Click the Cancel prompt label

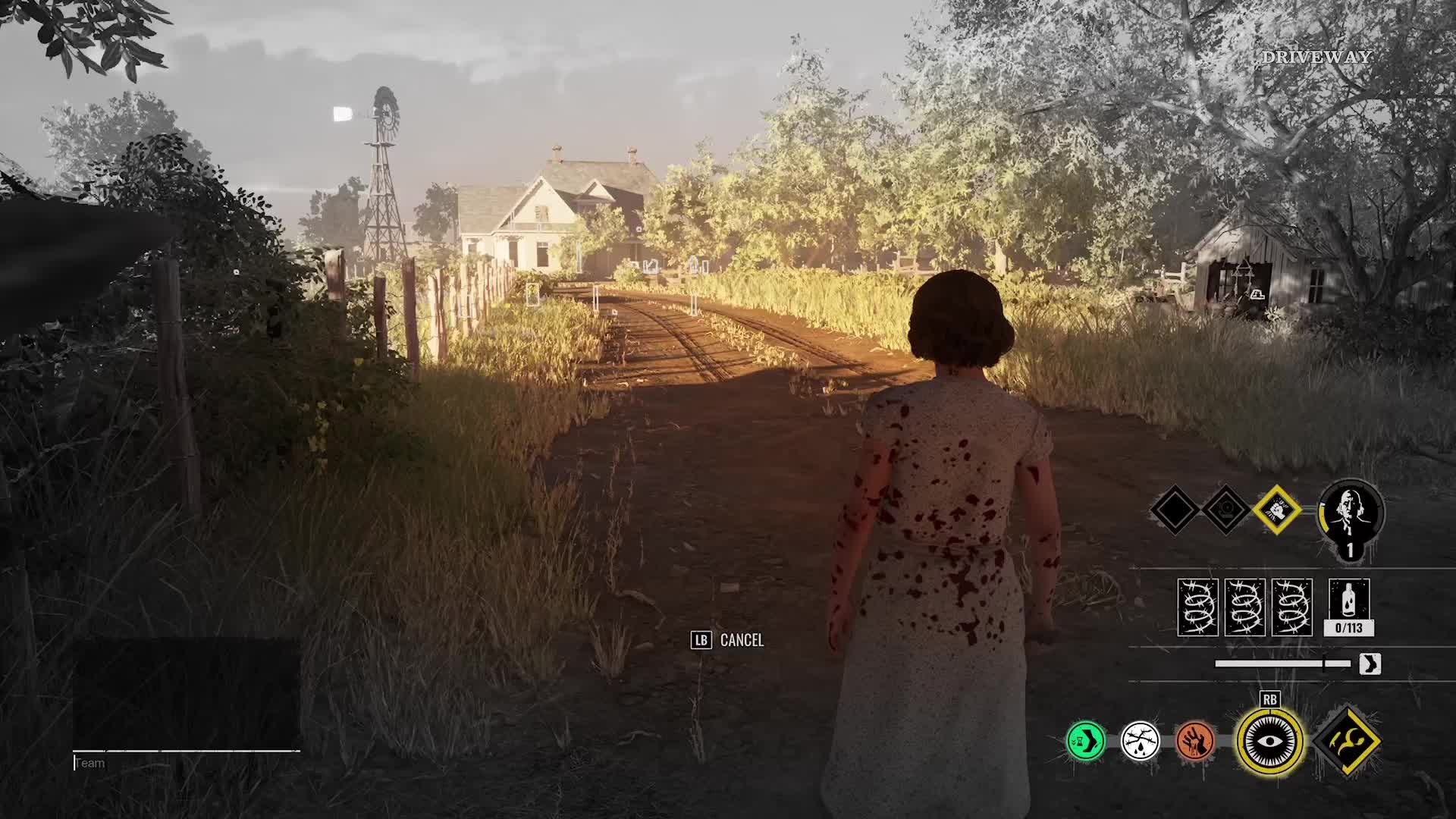coord(741,641)
